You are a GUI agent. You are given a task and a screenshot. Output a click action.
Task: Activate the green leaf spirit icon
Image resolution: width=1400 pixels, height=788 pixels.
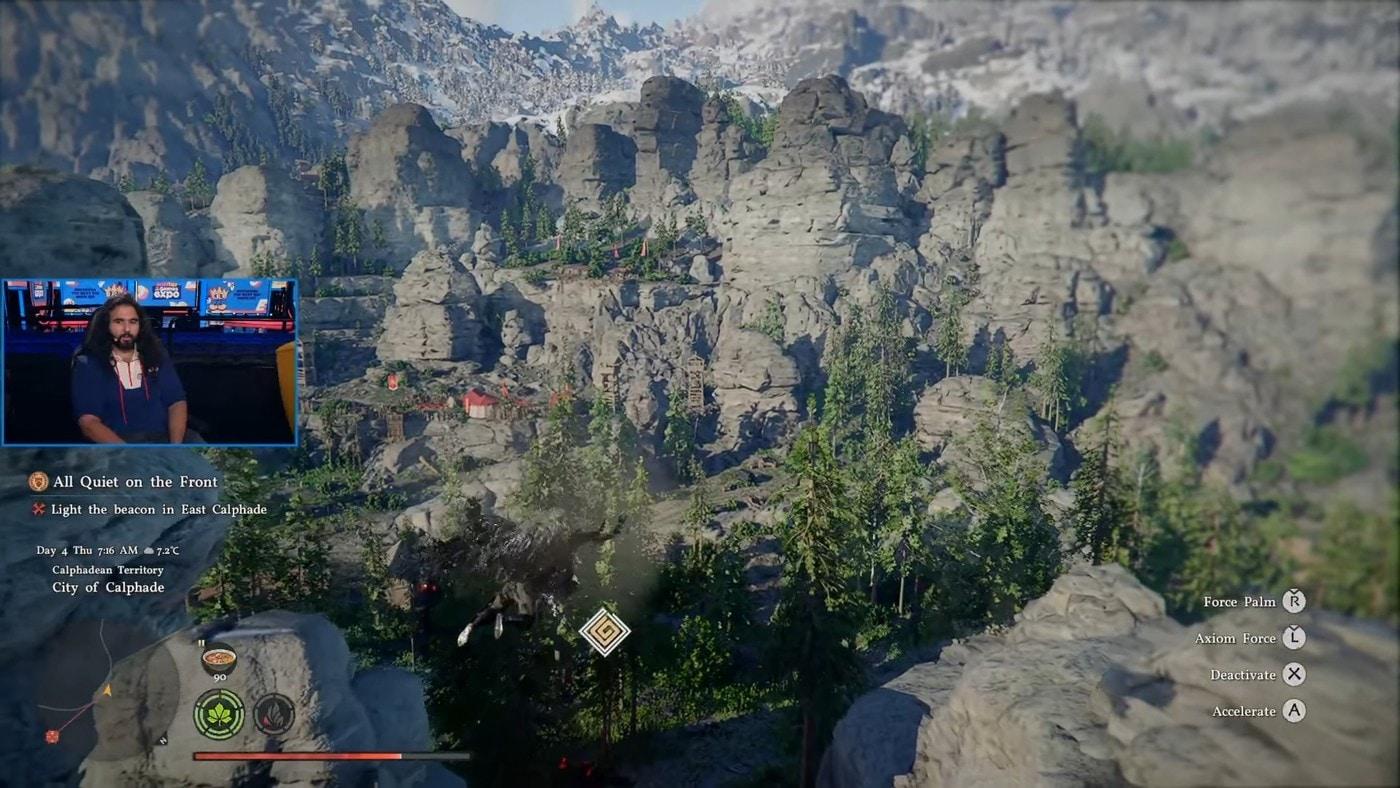(219, 714)
